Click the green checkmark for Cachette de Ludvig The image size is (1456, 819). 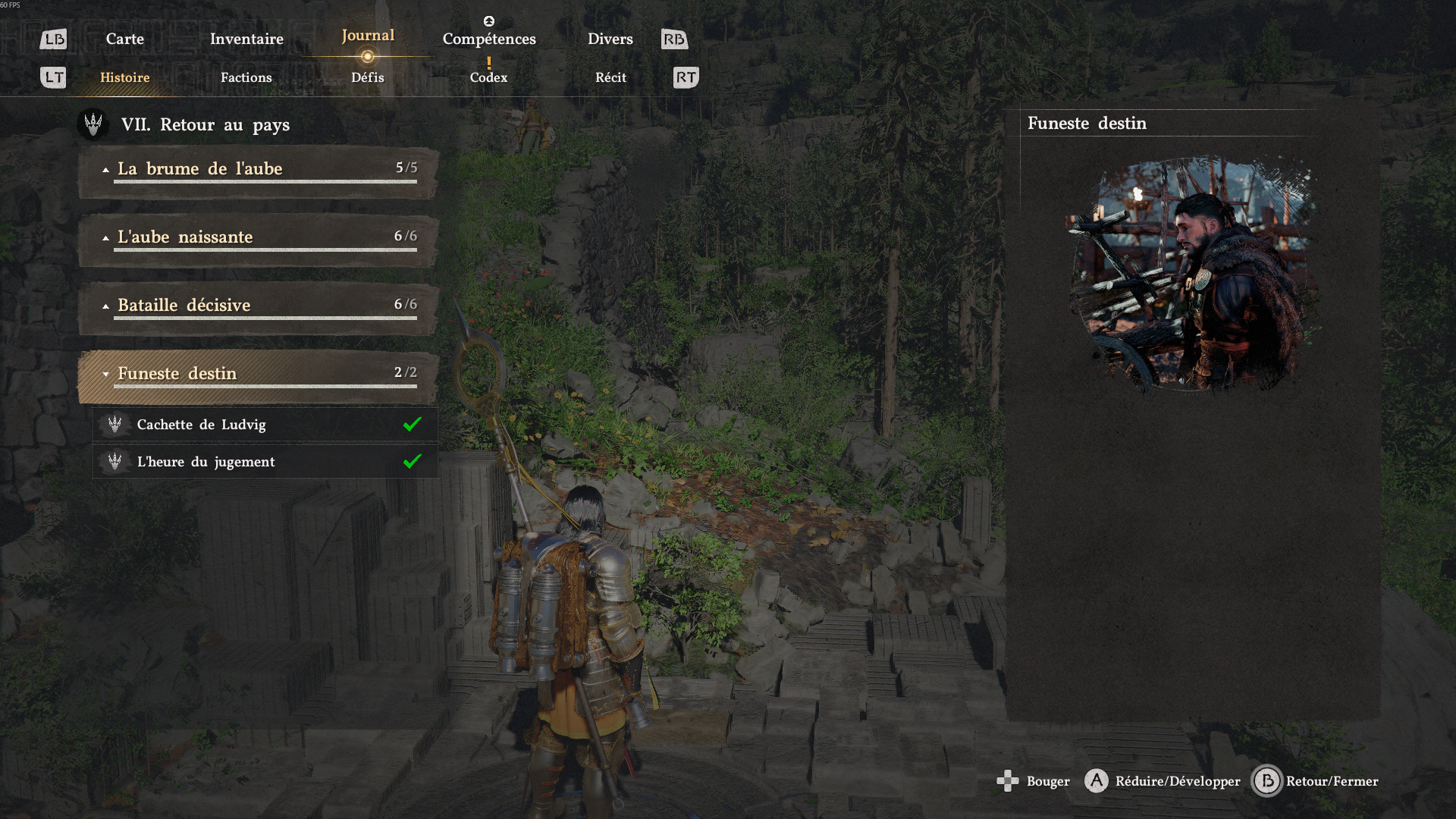pos(413,425)
